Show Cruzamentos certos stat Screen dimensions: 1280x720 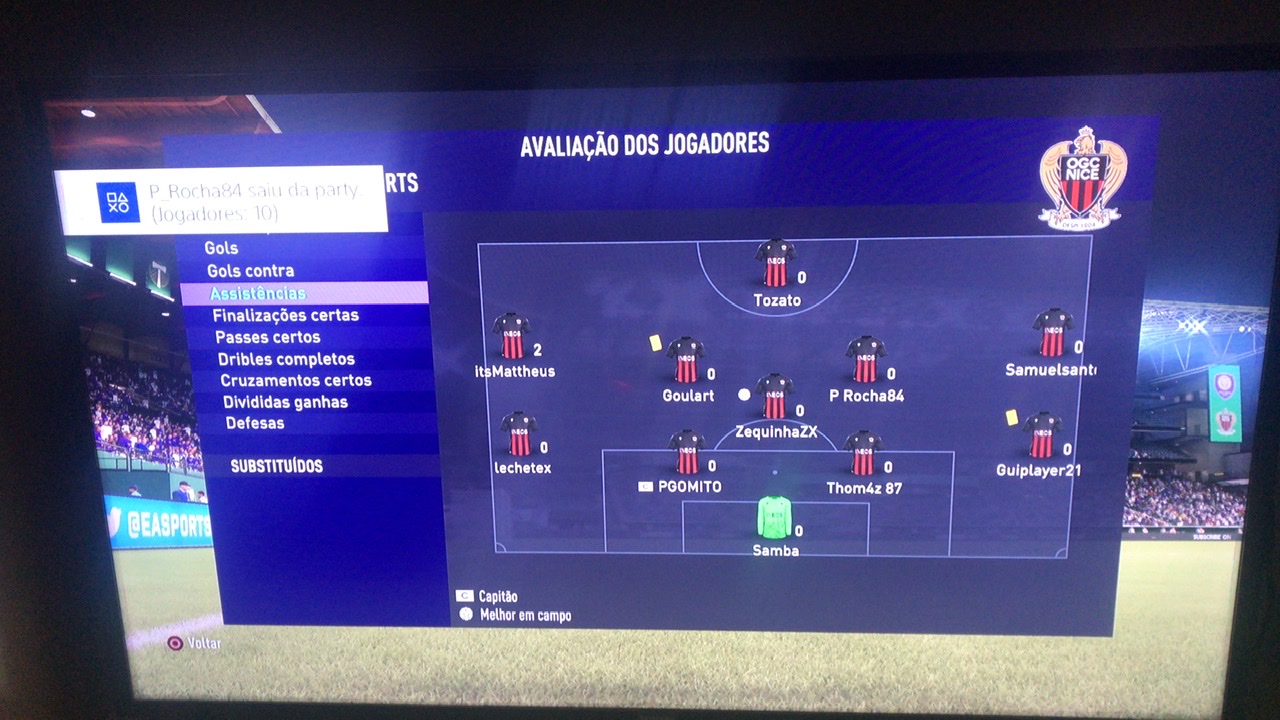[x=296, y=381]
